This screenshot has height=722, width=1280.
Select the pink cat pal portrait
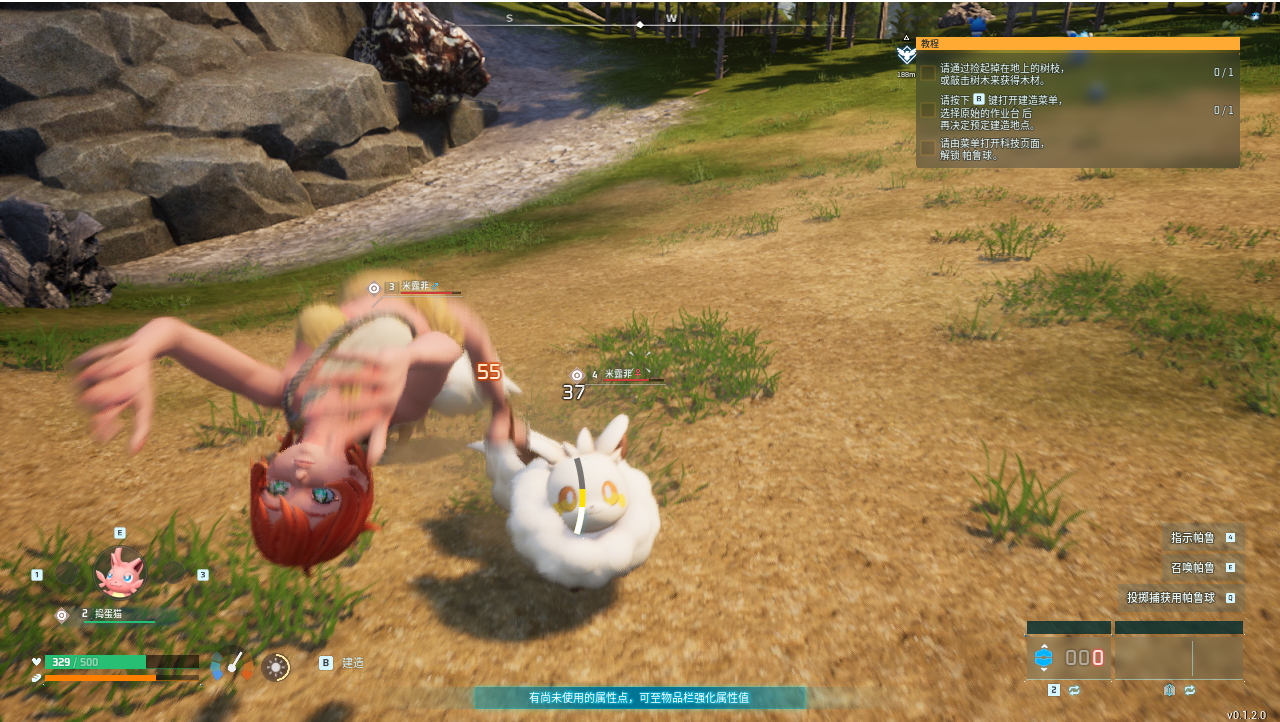[x=119, y=571]
